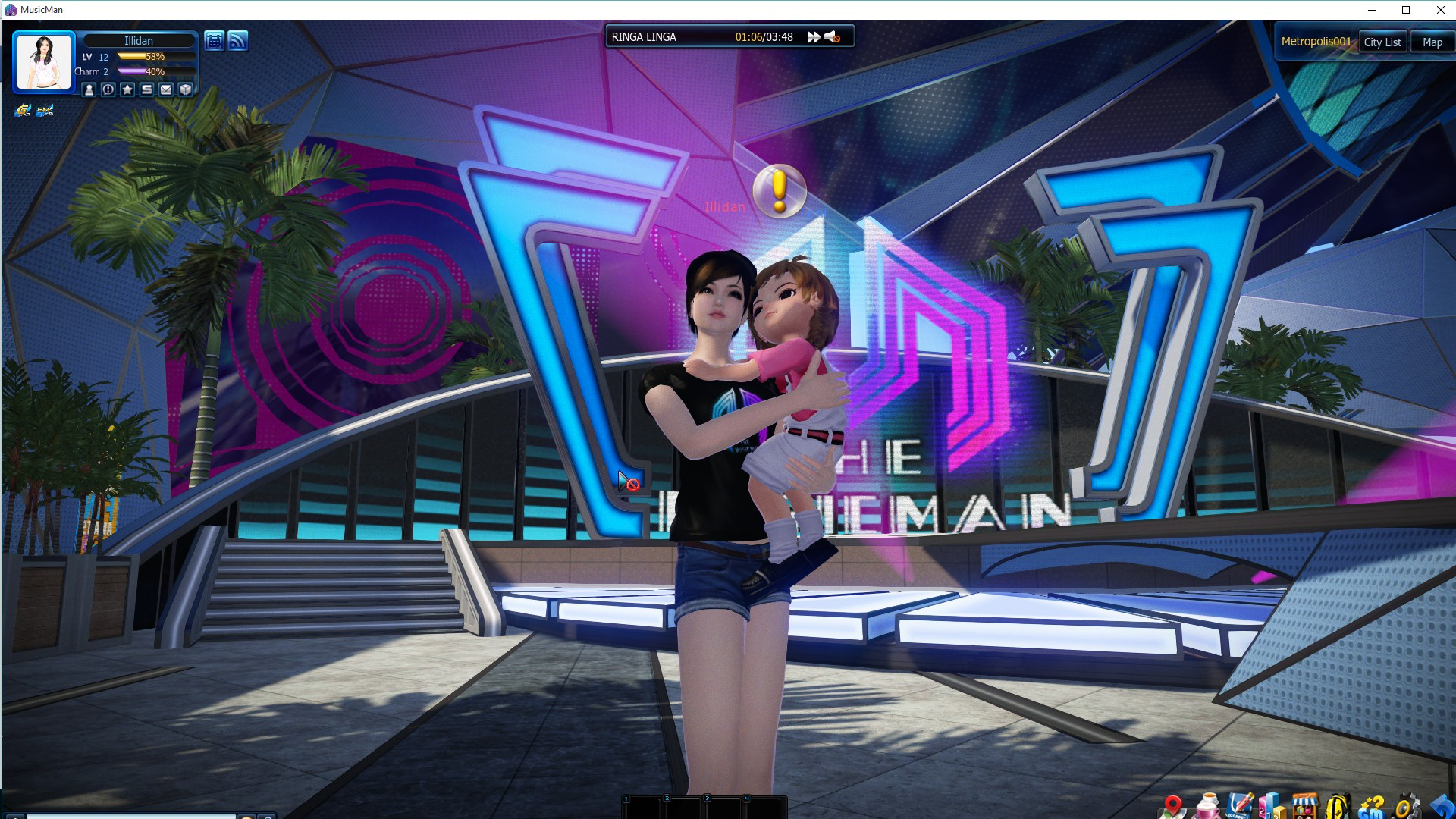Open the ranking podium icon
The width and height of the screenshot is (1456, 819).
click(1271, 806)
